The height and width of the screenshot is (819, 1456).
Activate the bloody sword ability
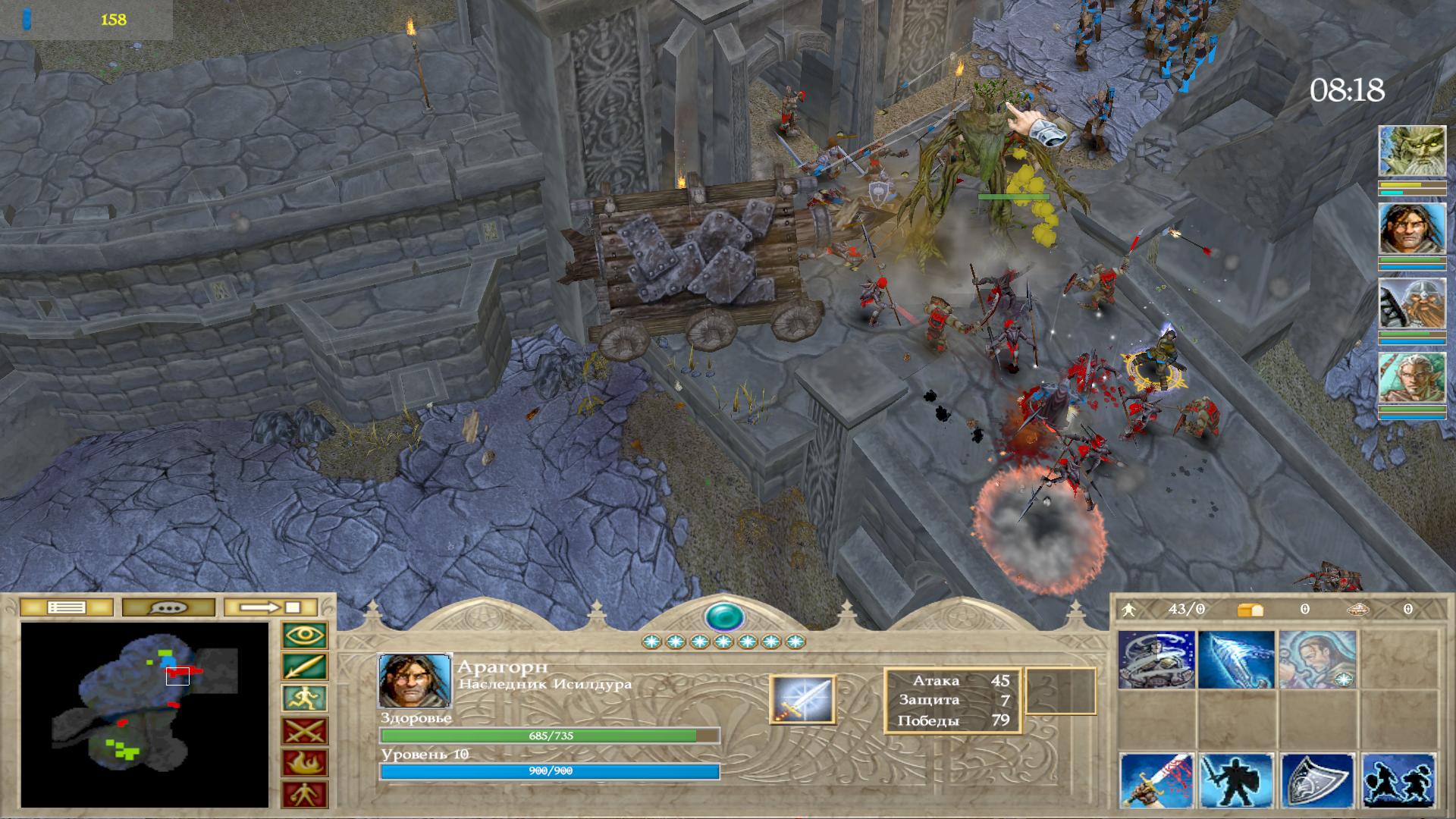(x=1156, y=780)
